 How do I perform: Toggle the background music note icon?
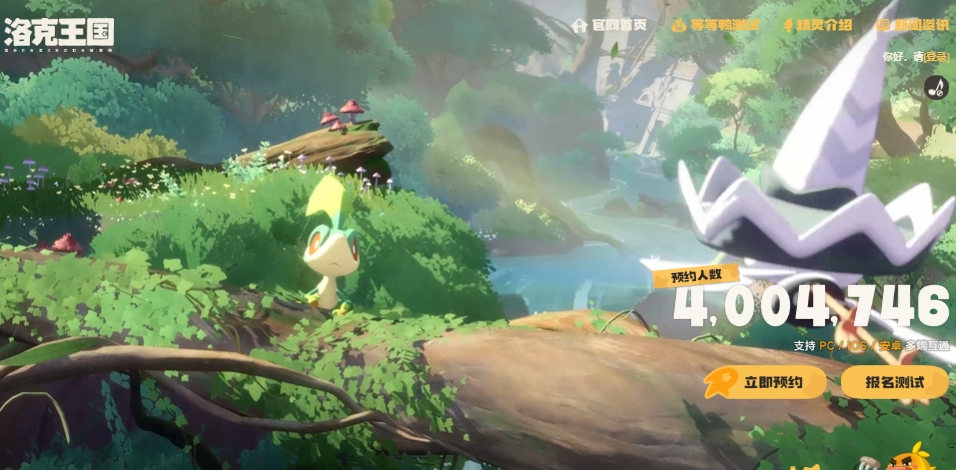click(935, 88)
